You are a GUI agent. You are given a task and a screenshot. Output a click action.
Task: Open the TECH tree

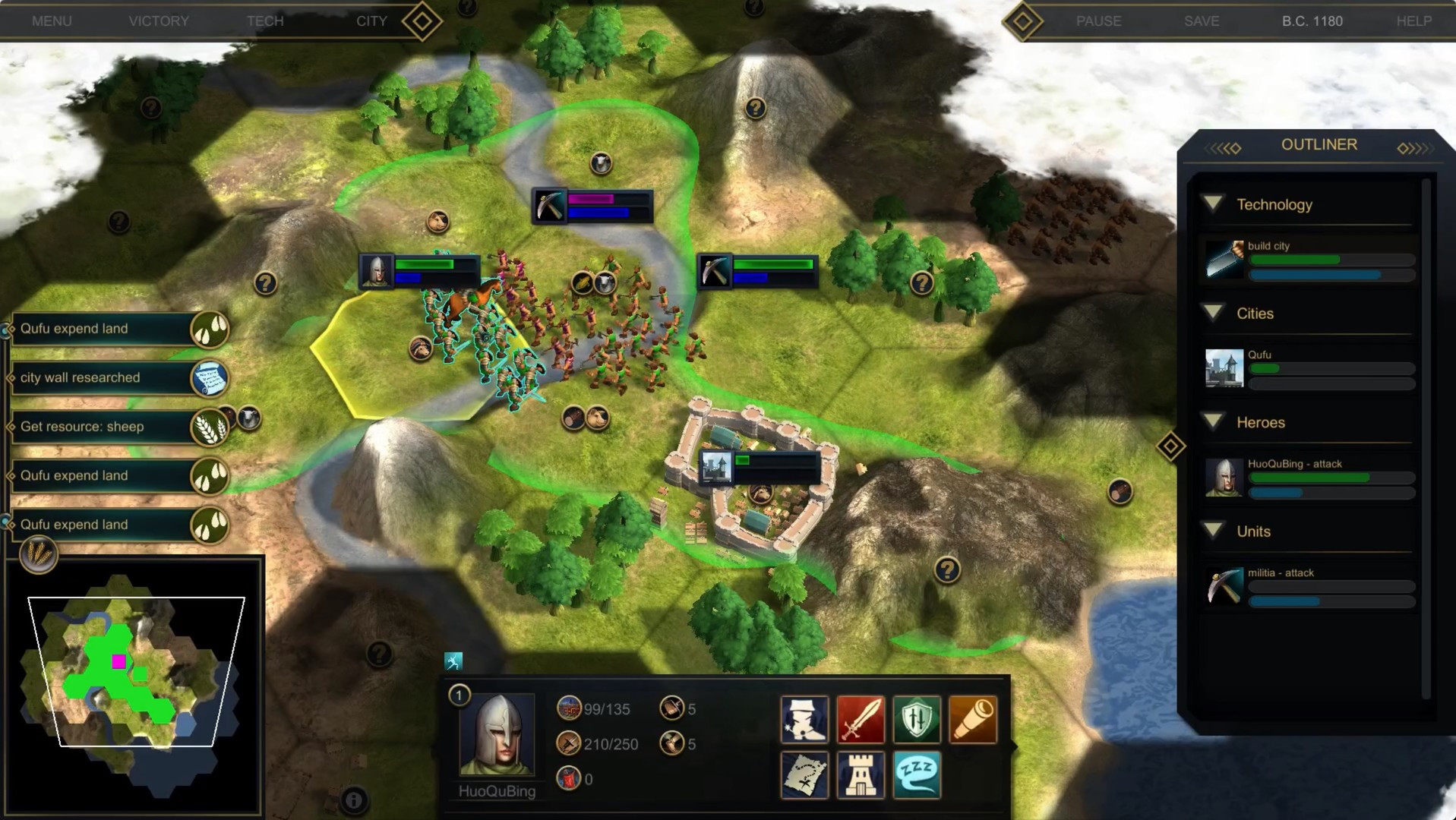pos(265,20)
